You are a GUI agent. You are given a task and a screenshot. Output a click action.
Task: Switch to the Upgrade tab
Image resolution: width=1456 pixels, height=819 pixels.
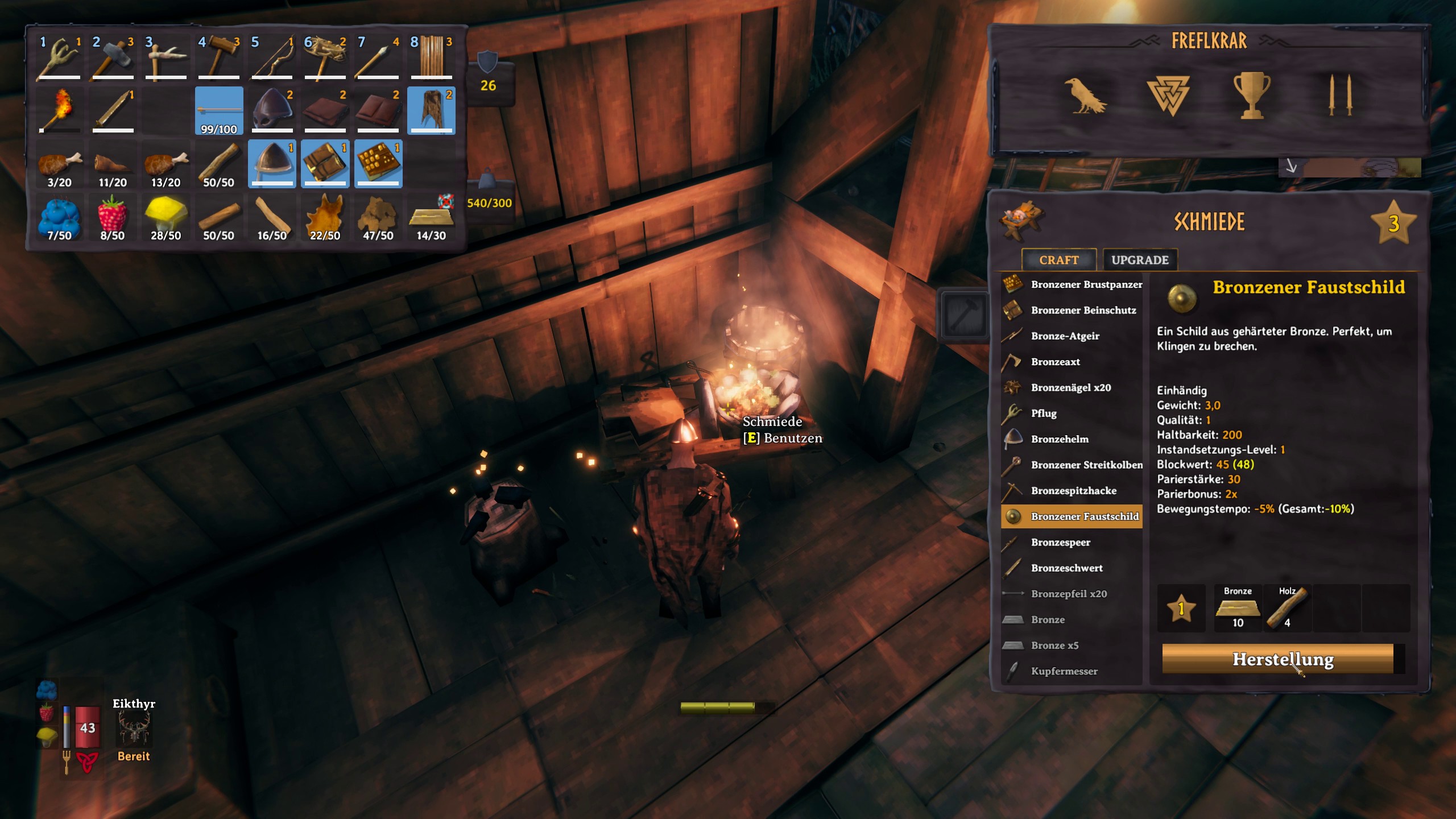[x=1139, y=260]
